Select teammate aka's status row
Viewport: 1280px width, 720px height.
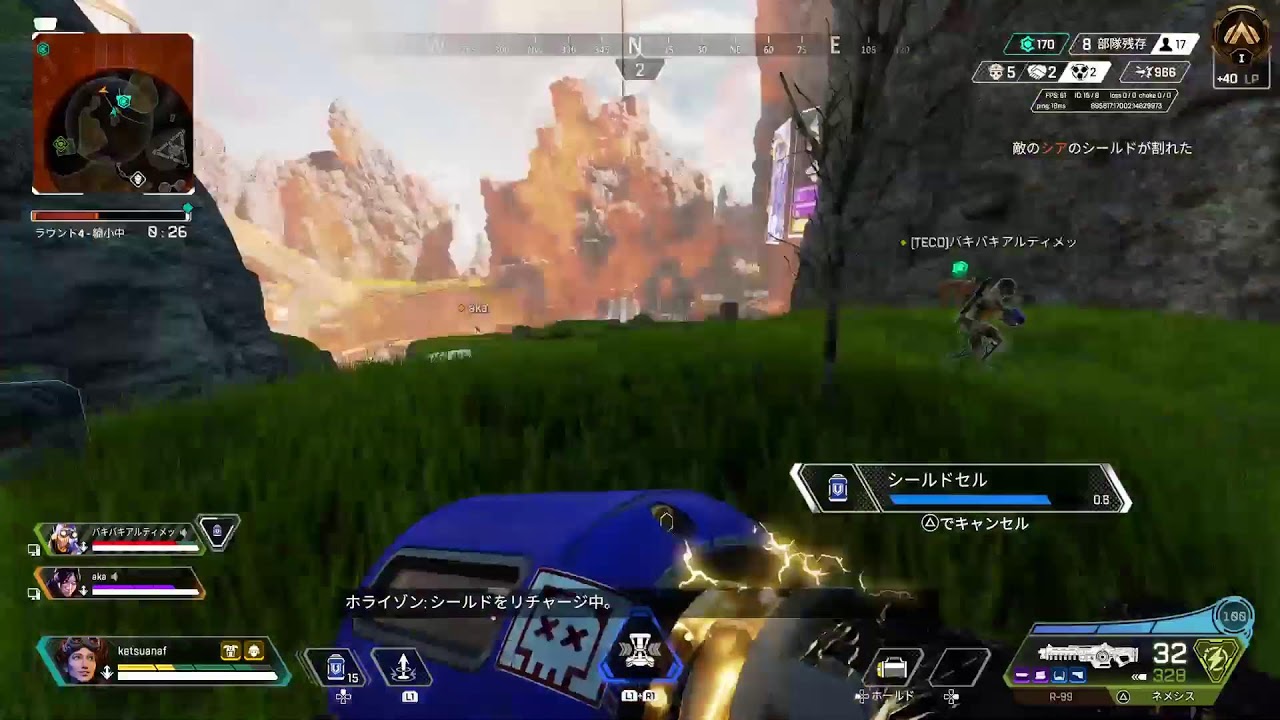[120, 582]
